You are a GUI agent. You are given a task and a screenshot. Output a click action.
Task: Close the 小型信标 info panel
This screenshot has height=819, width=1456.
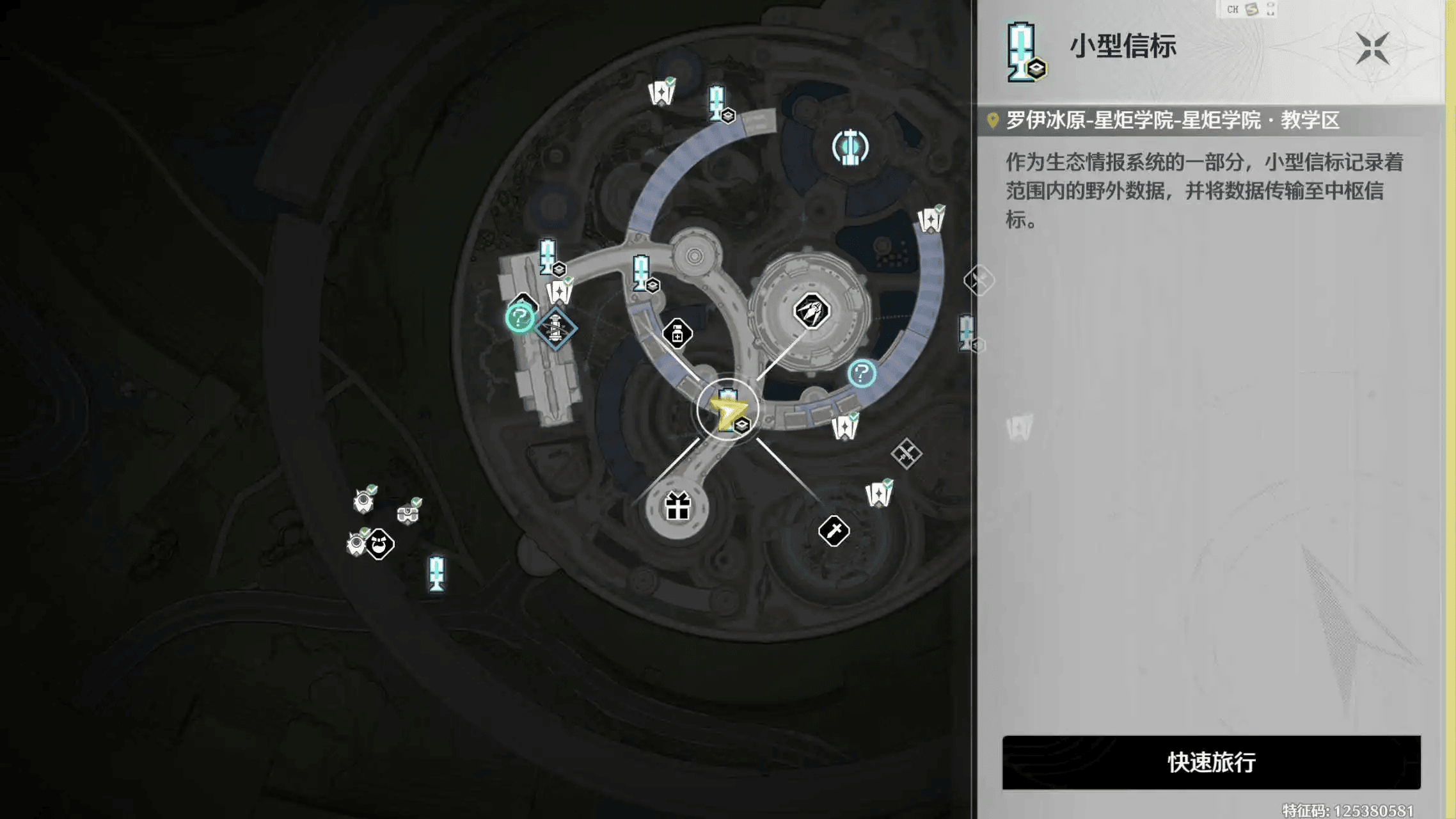tap(1372, 48)
